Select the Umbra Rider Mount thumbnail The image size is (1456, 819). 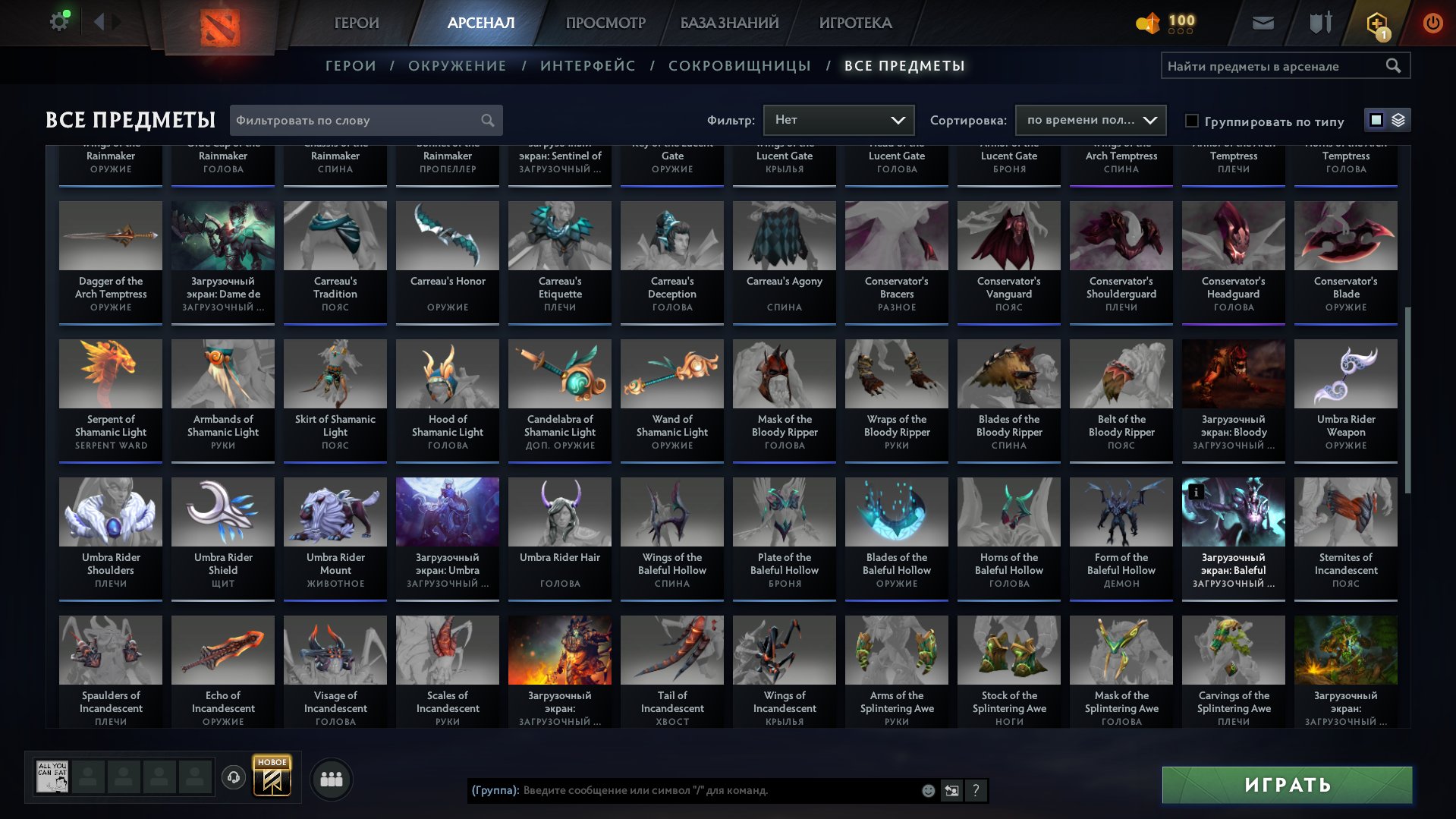[335, 512]
